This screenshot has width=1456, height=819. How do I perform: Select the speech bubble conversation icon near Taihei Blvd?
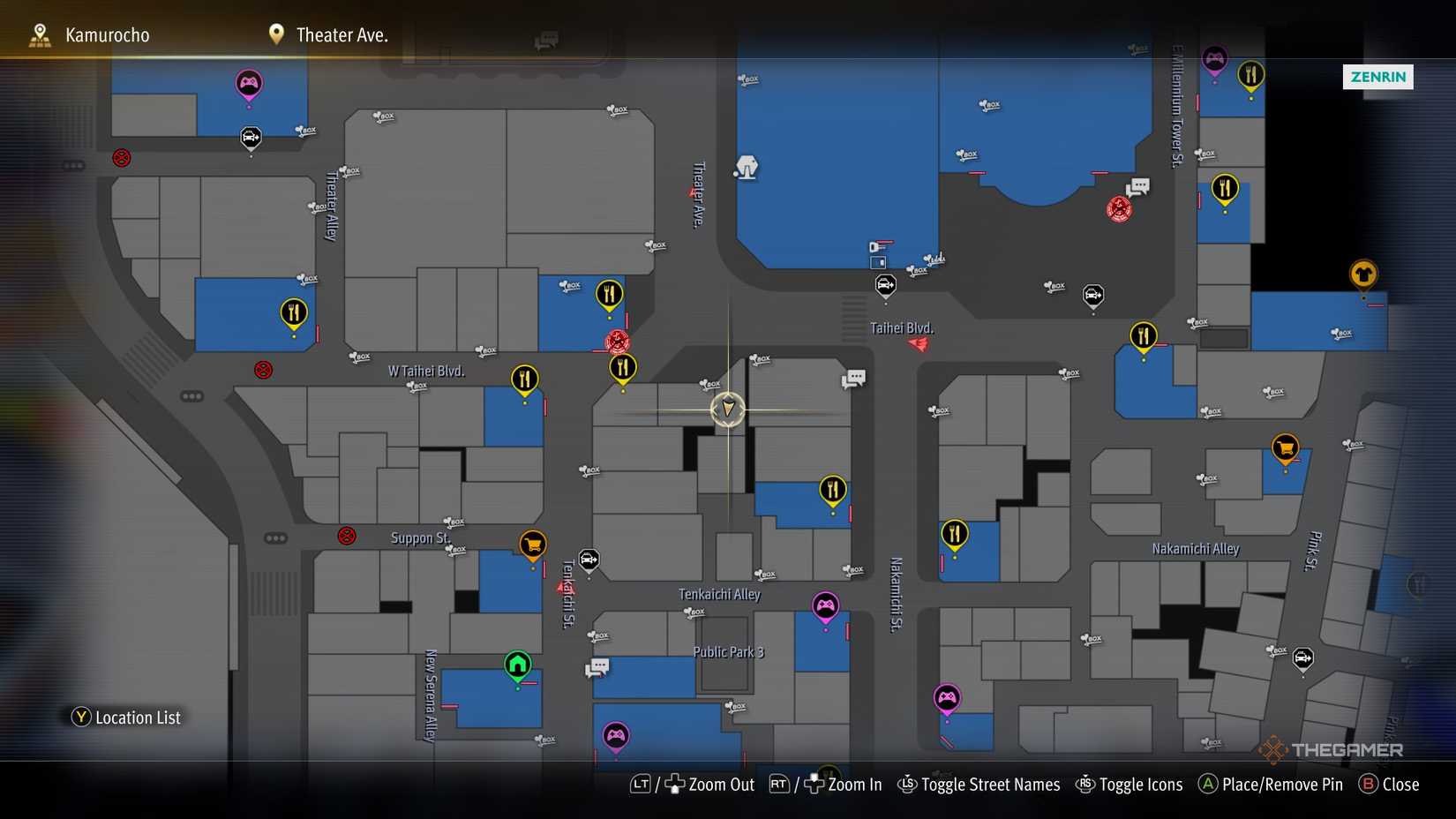tap(853, 378)
